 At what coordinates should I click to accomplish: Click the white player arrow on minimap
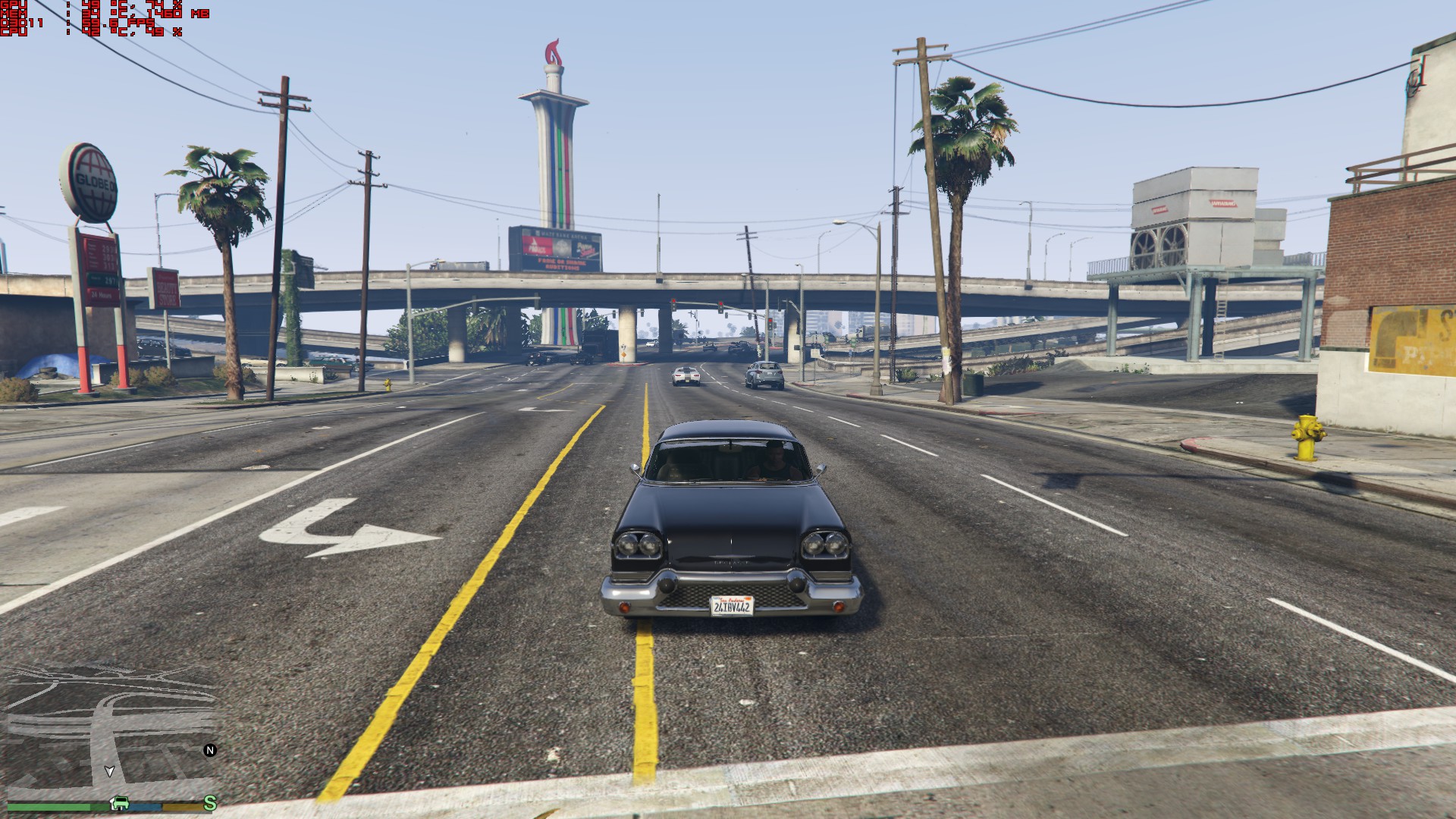(x=109, y=771)
